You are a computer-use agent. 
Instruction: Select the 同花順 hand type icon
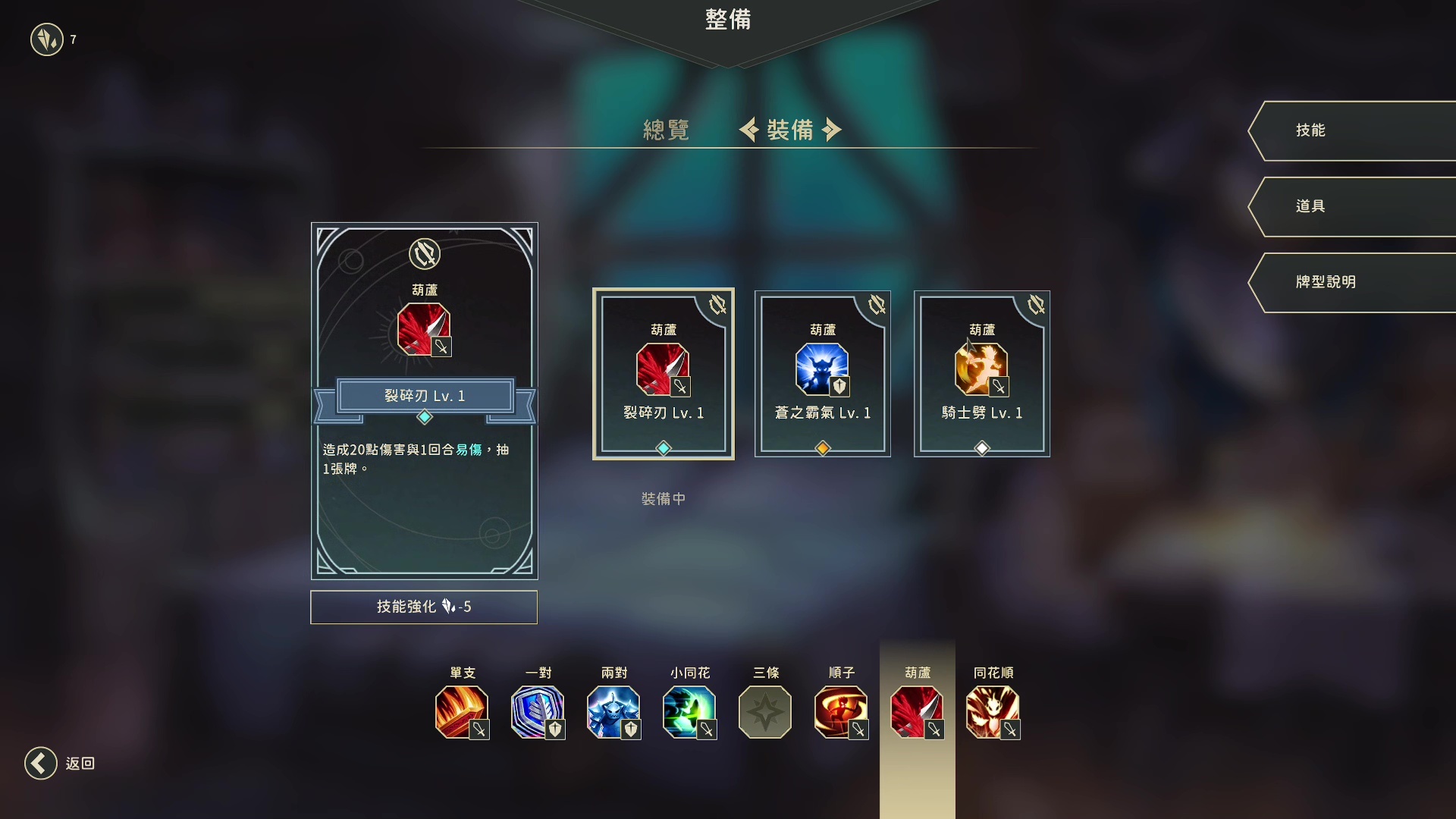point(993,712)
